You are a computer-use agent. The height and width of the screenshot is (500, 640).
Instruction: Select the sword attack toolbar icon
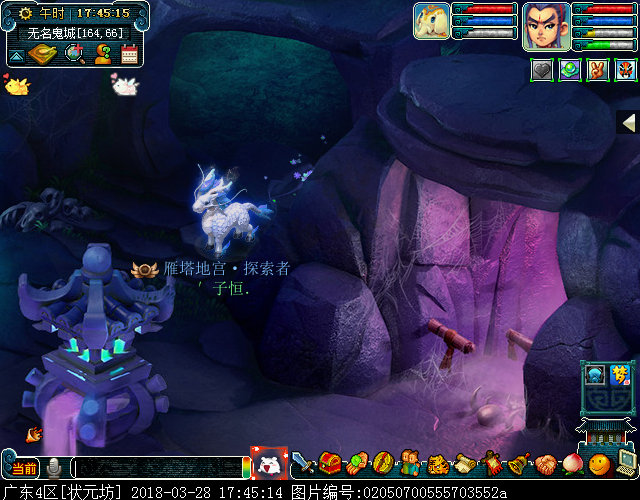tap(302, 464)
